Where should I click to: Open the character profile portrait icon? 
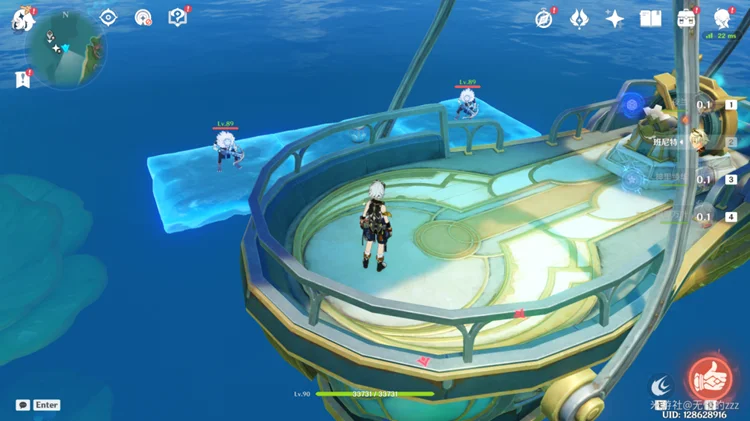tap(721, 18)
